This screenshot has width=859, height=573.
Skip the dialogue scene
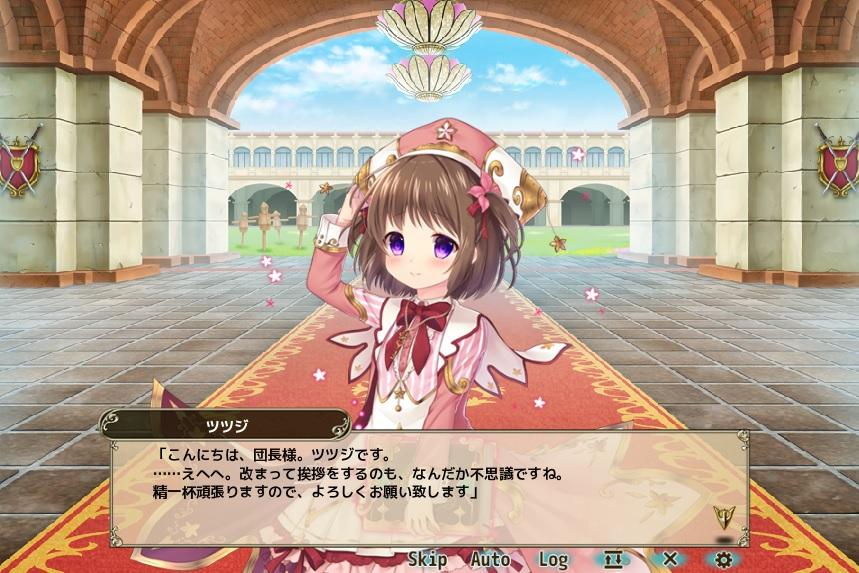pos(427,560)
